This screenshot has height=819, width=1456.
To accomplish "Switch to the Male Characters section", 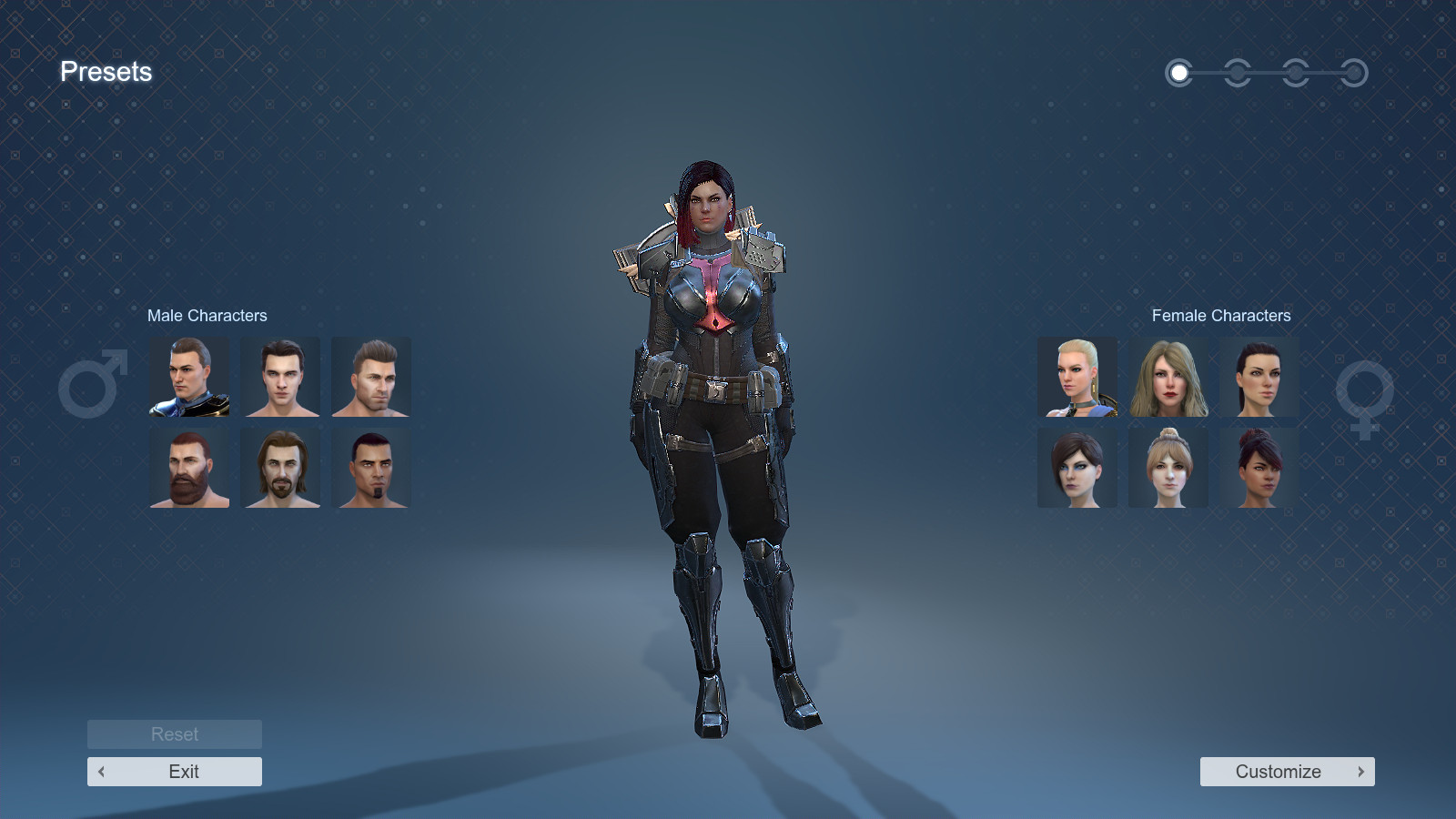I will (x=207, y=316).
